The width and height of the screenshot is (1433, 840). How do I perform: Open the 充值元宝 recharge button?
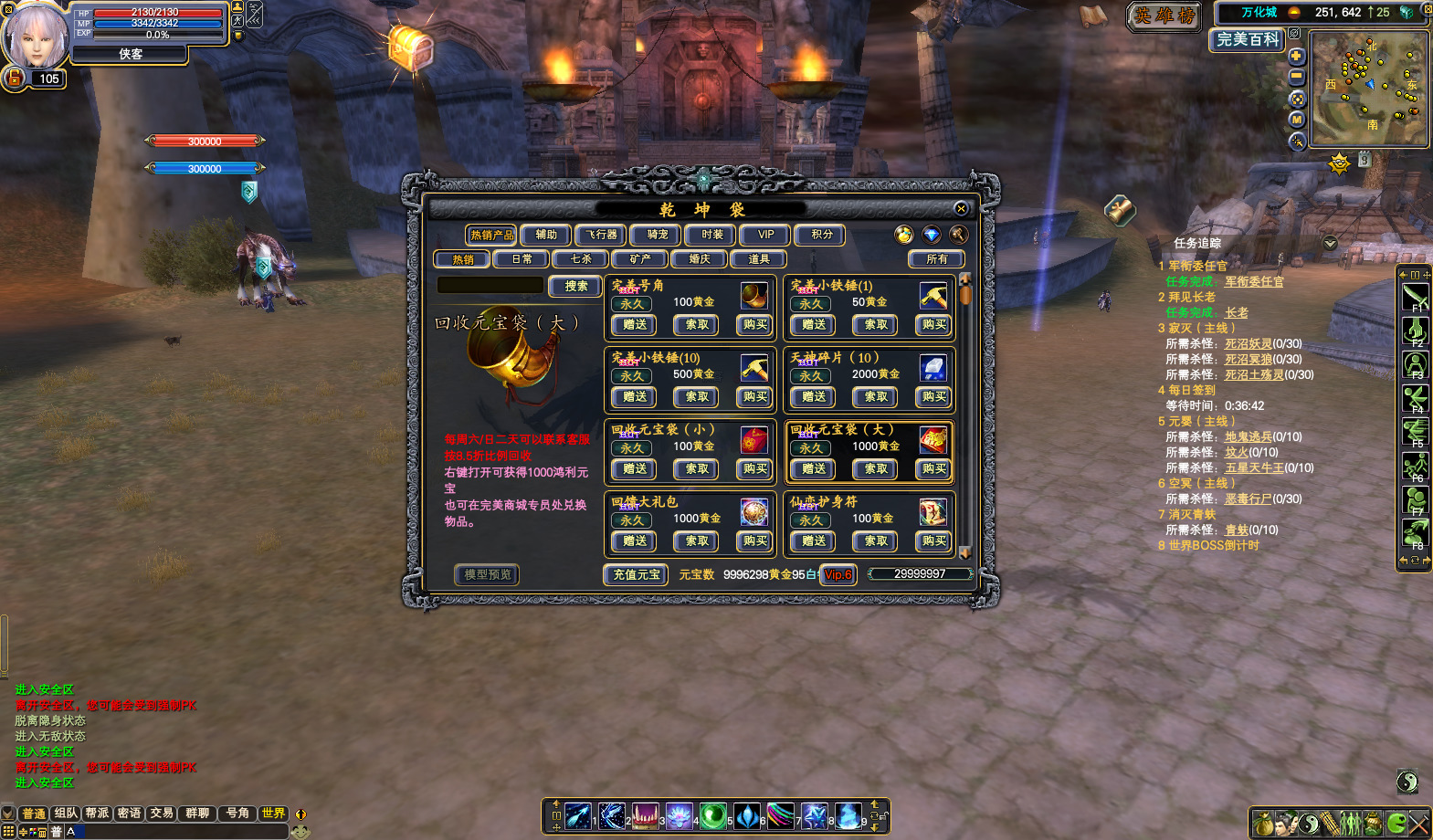coord(636,575)
